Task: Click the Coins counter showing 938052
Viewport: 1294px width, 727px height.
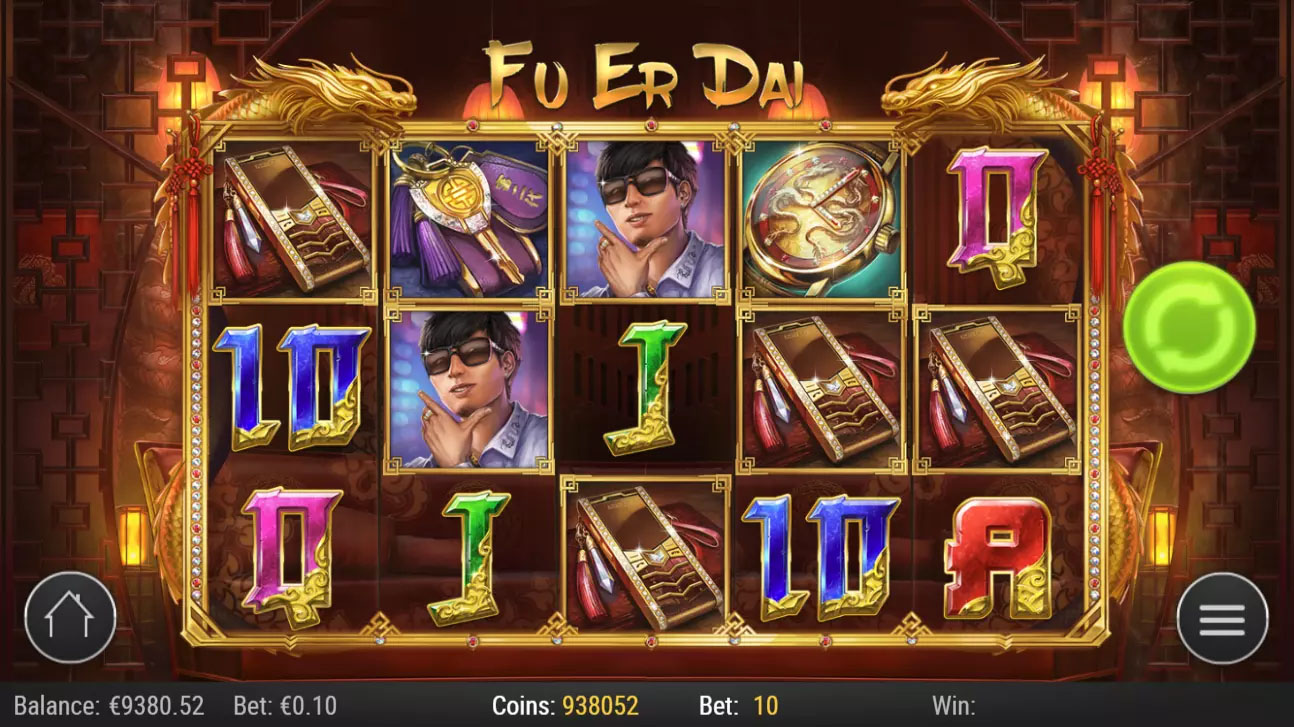Action: click(565, 705)
